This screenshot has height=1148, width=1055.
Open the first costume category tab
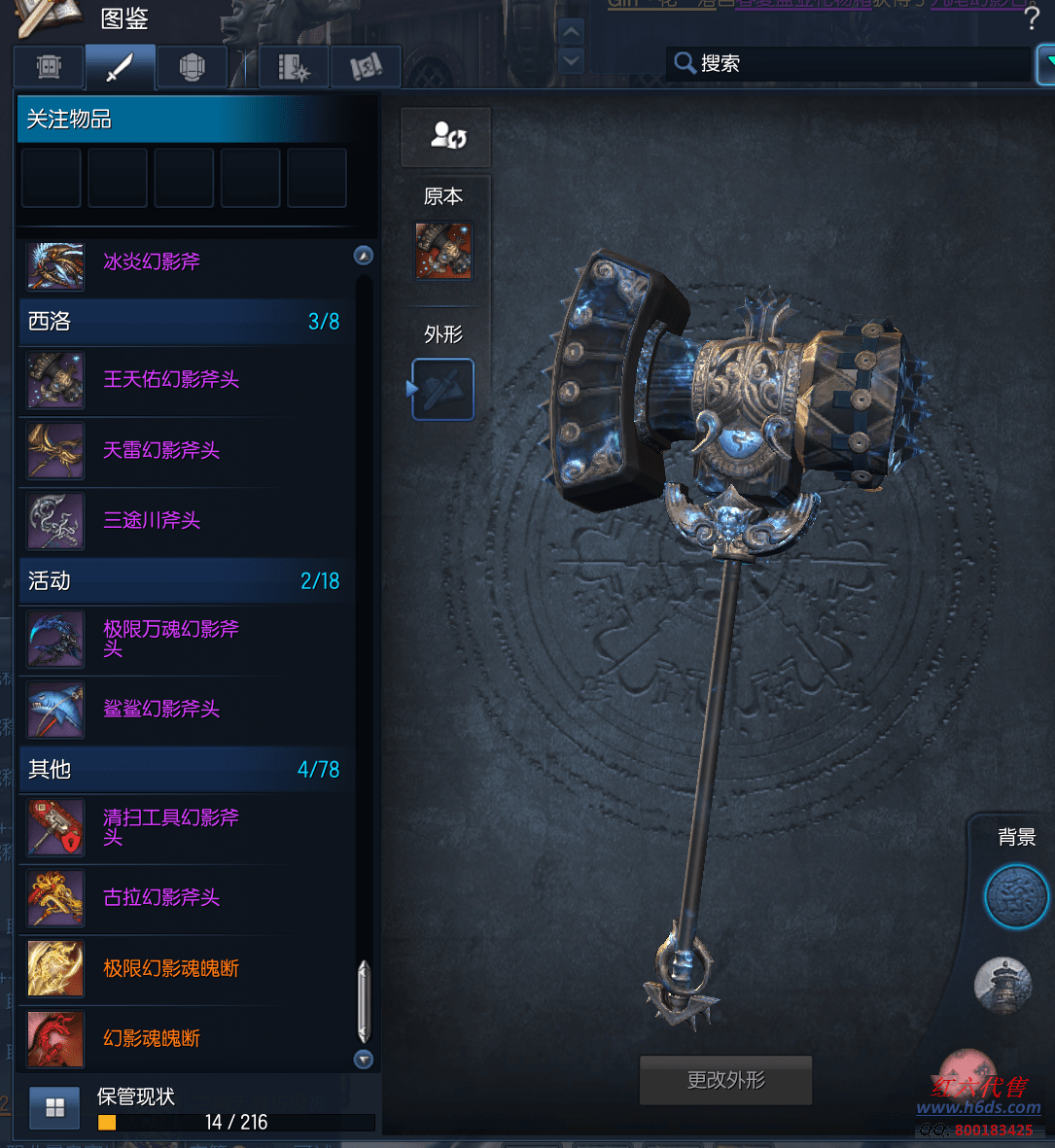tap(49, 67)
